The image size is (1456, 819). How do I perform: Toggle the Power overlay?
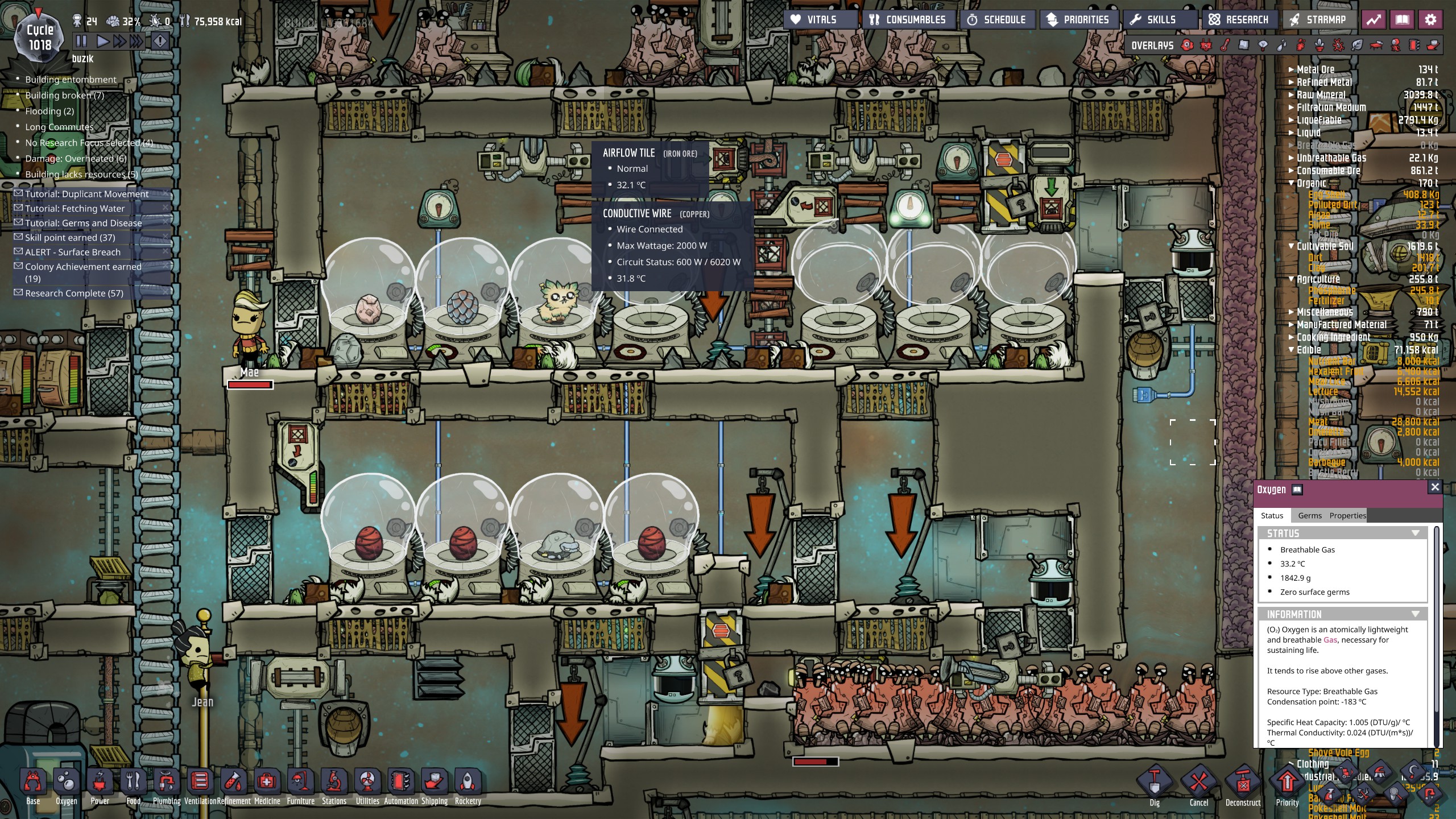(1206, 45)
